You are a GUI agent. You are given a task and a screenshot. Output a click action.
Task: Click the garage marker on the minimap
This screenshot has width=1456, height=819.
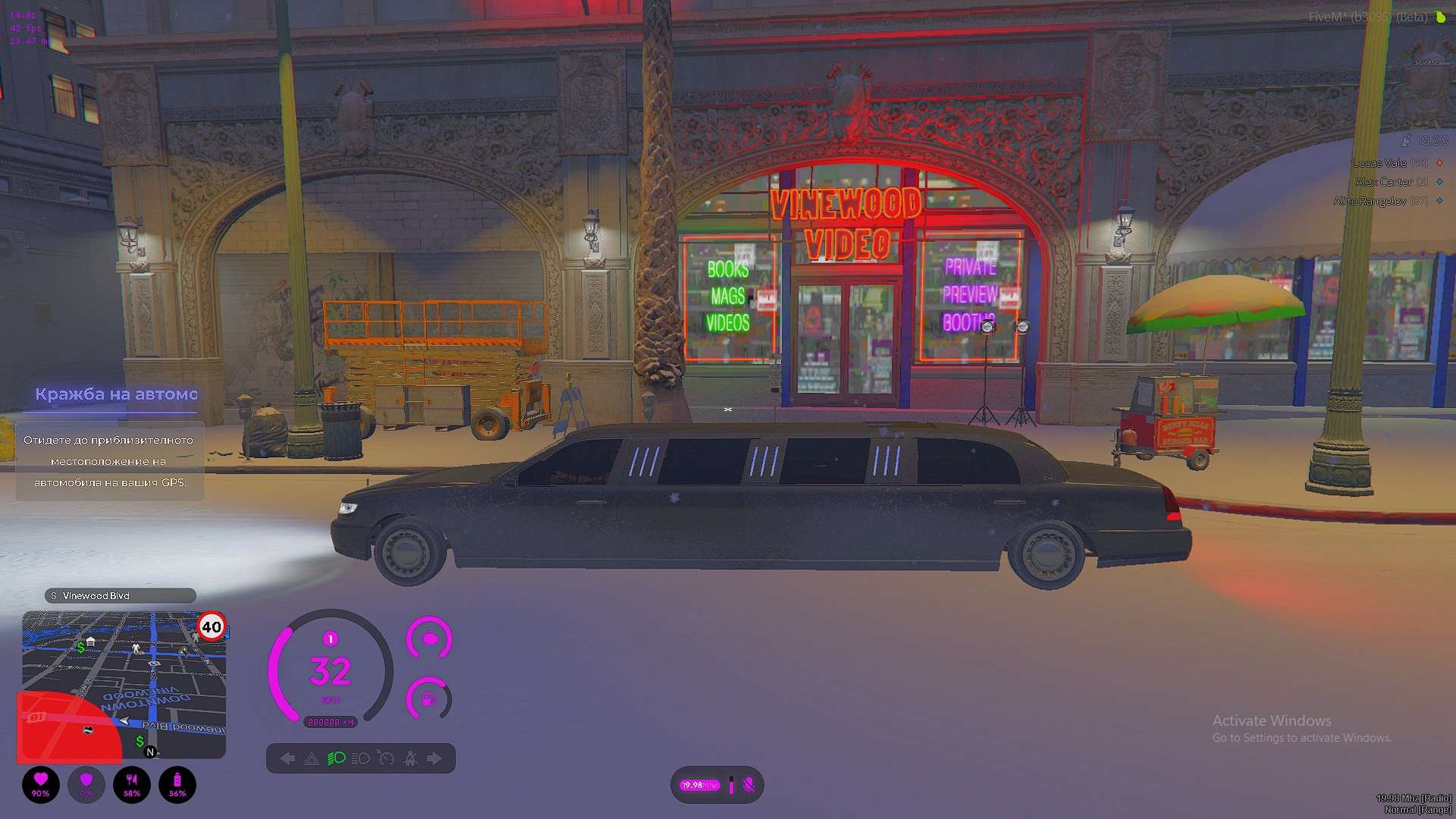91,642
